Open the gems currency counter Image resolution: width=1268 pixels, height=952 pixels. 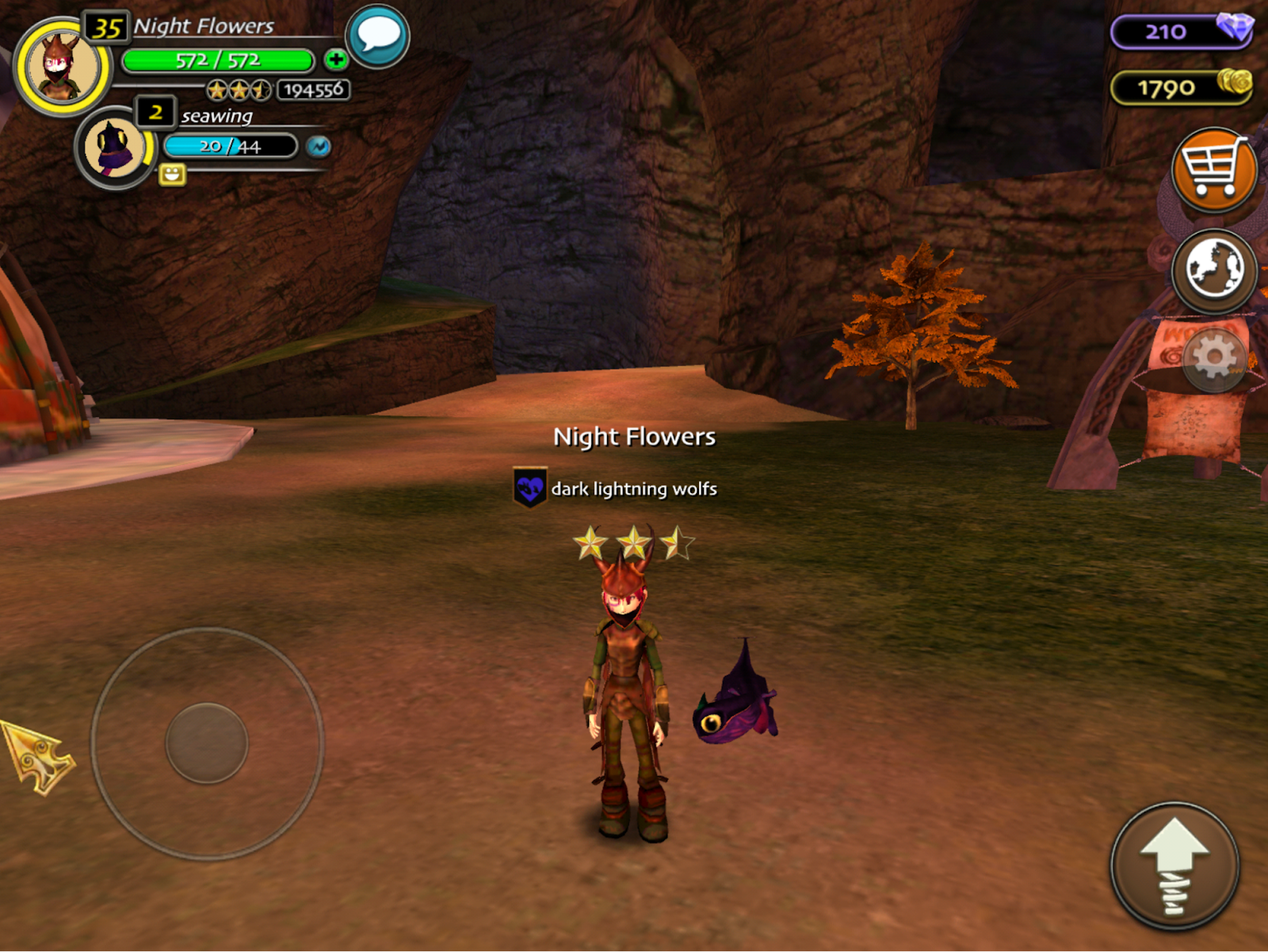click(x=1181, y=32)
